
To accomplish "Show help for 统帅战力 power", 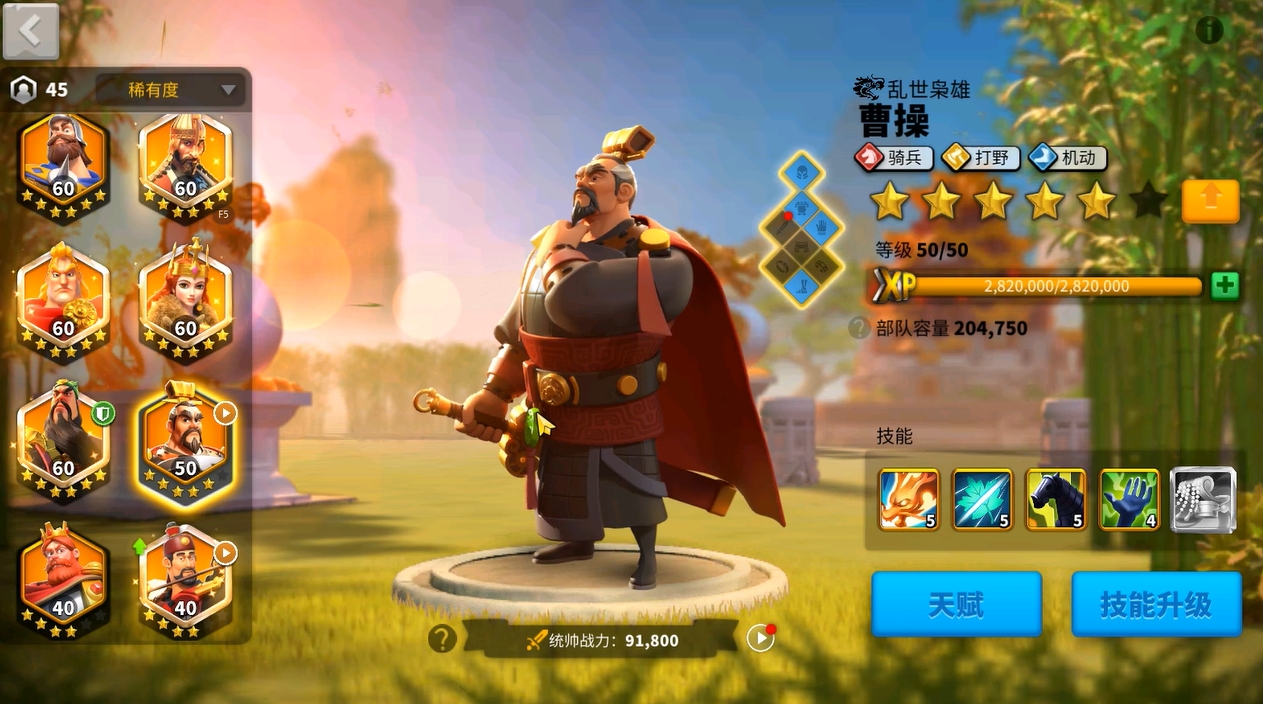I will (x=442, y=639).
